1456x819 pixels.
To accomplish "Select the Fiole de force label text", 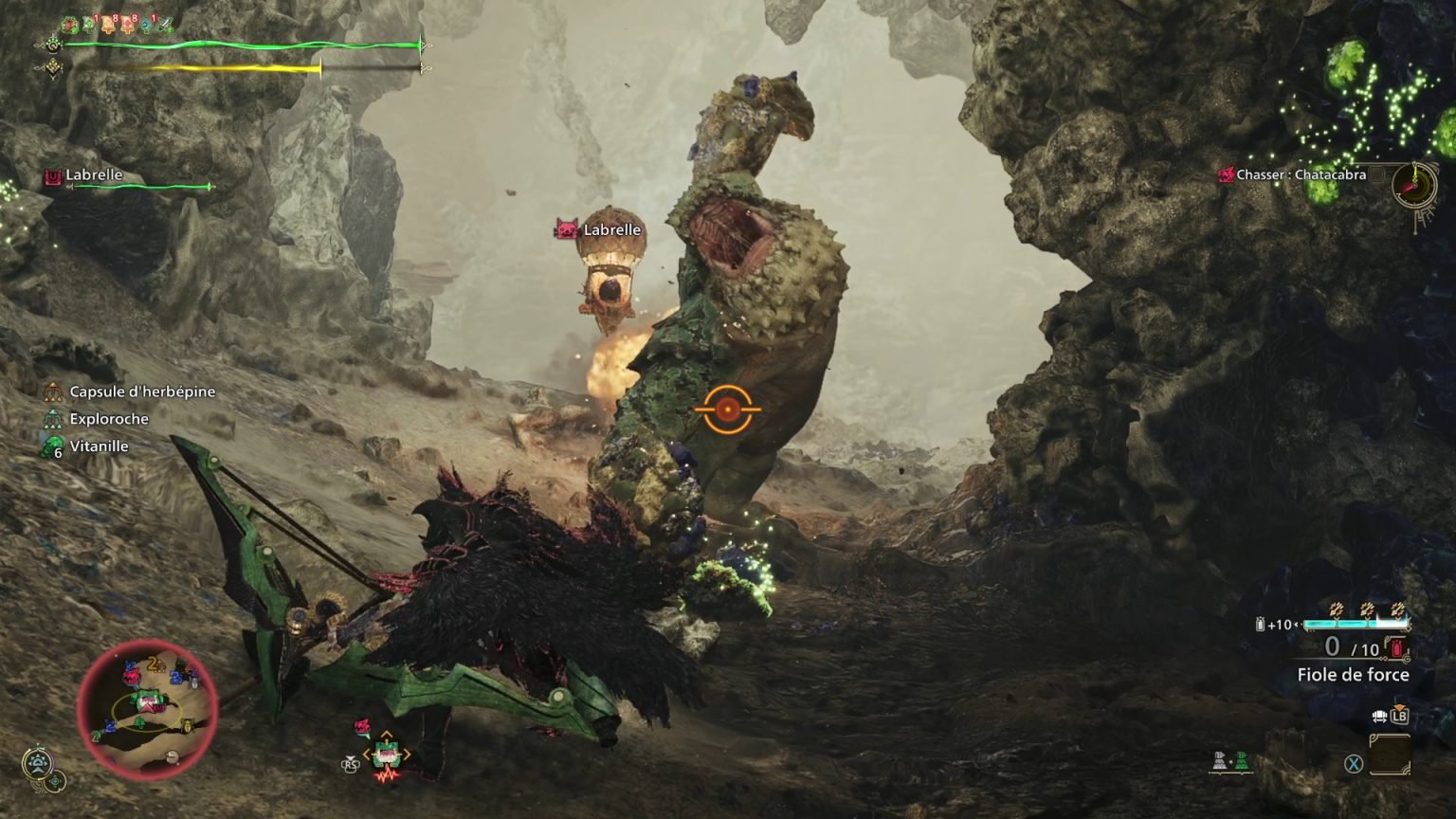I will coord(1354,674).
